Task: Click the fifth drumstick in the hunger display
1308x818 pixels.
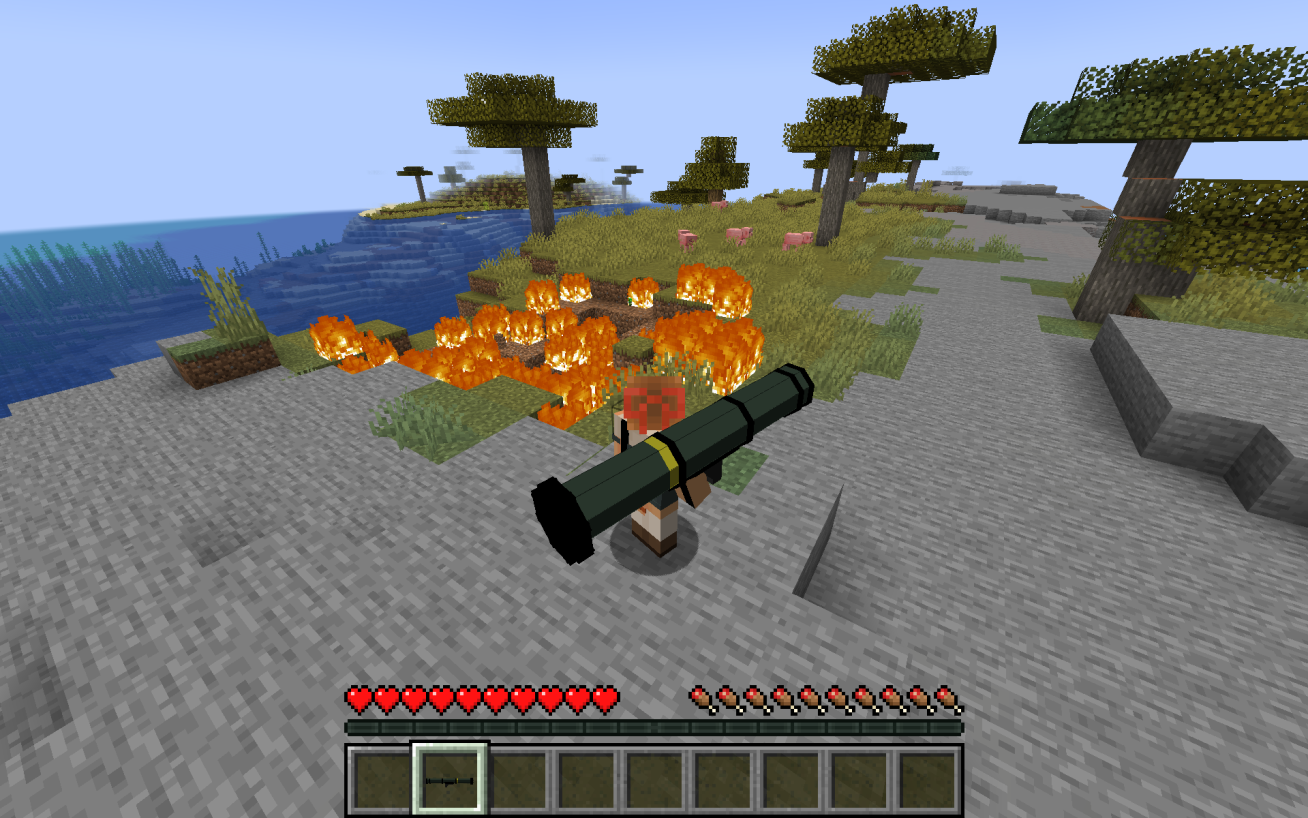Action: click(x=813, y=697)
